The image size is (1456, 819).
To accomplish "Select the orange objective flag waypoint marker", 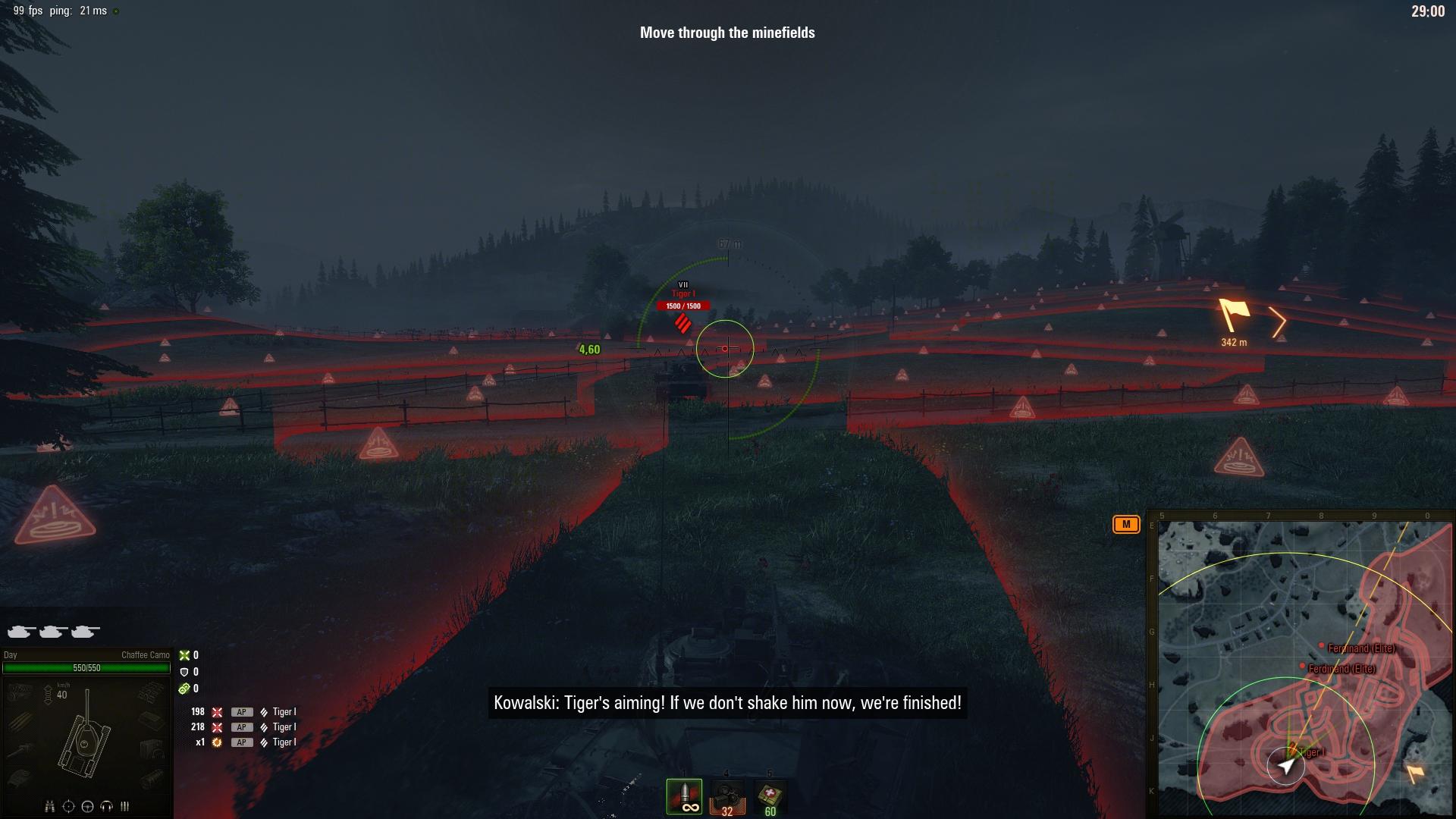I will click(1234, 315).
